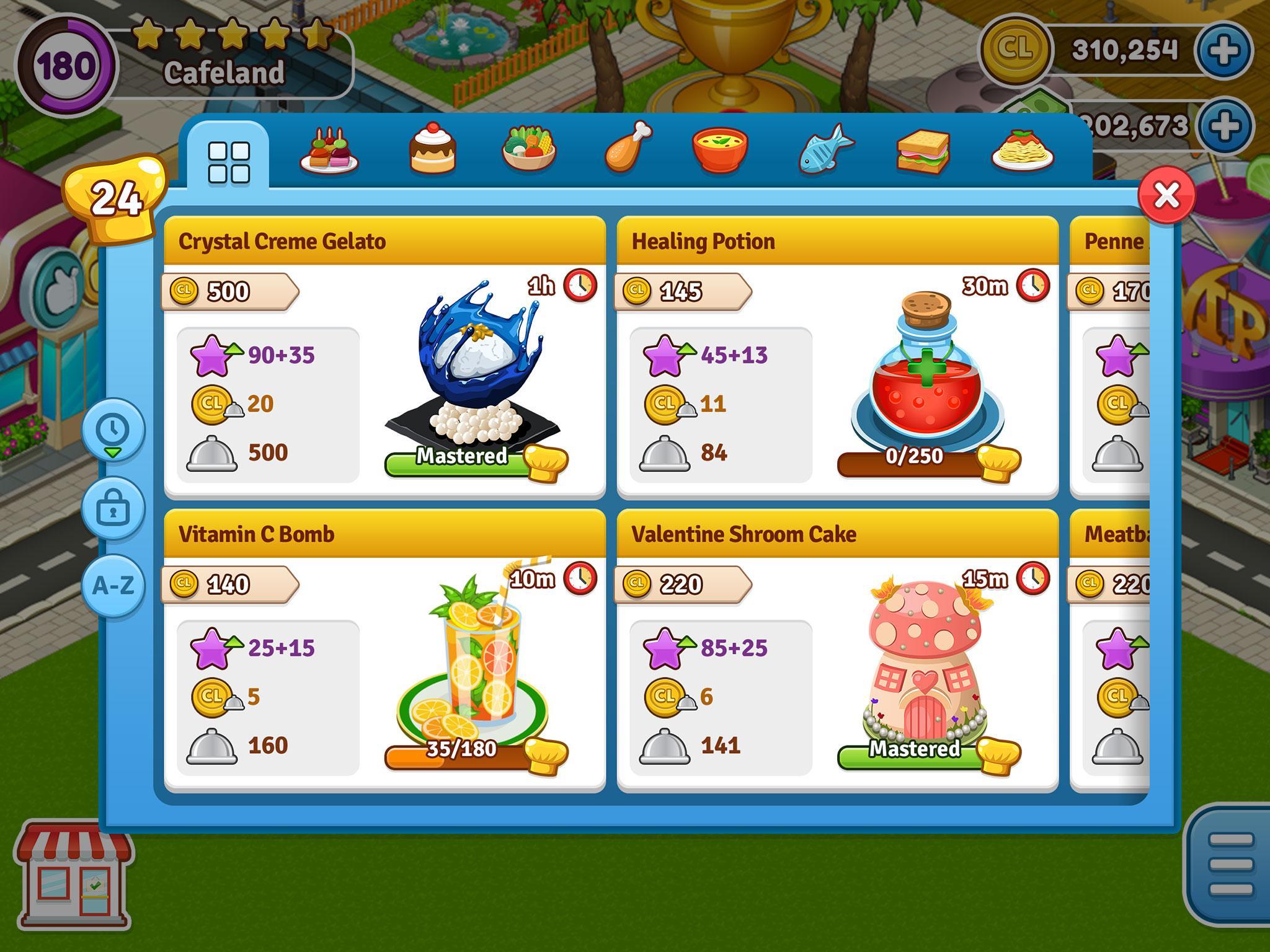Choose the fish category tab
1270x952 pixels.
[x=825, y=150]
